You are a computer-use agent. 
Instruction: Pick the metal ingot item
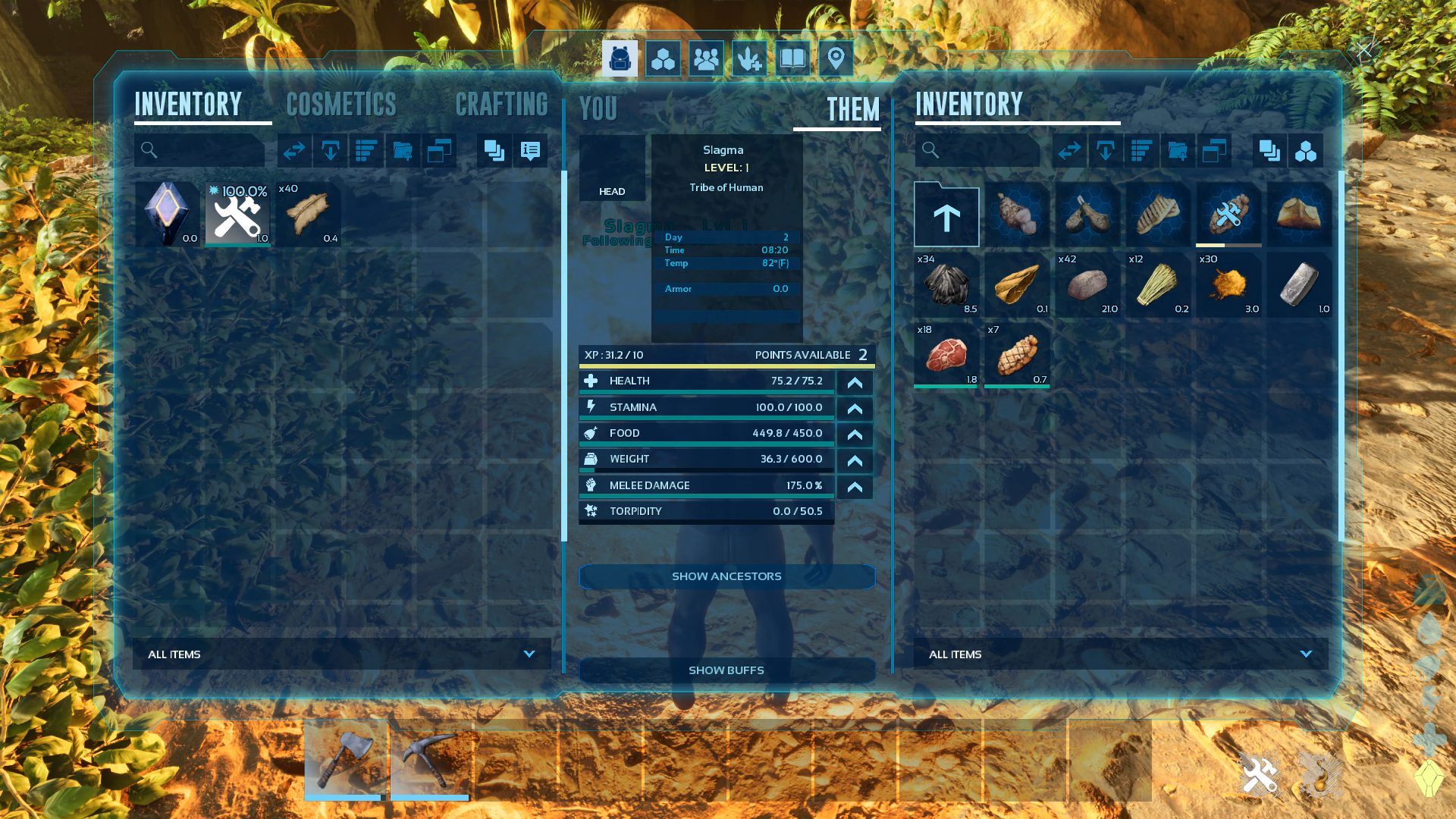(1299, 284)
